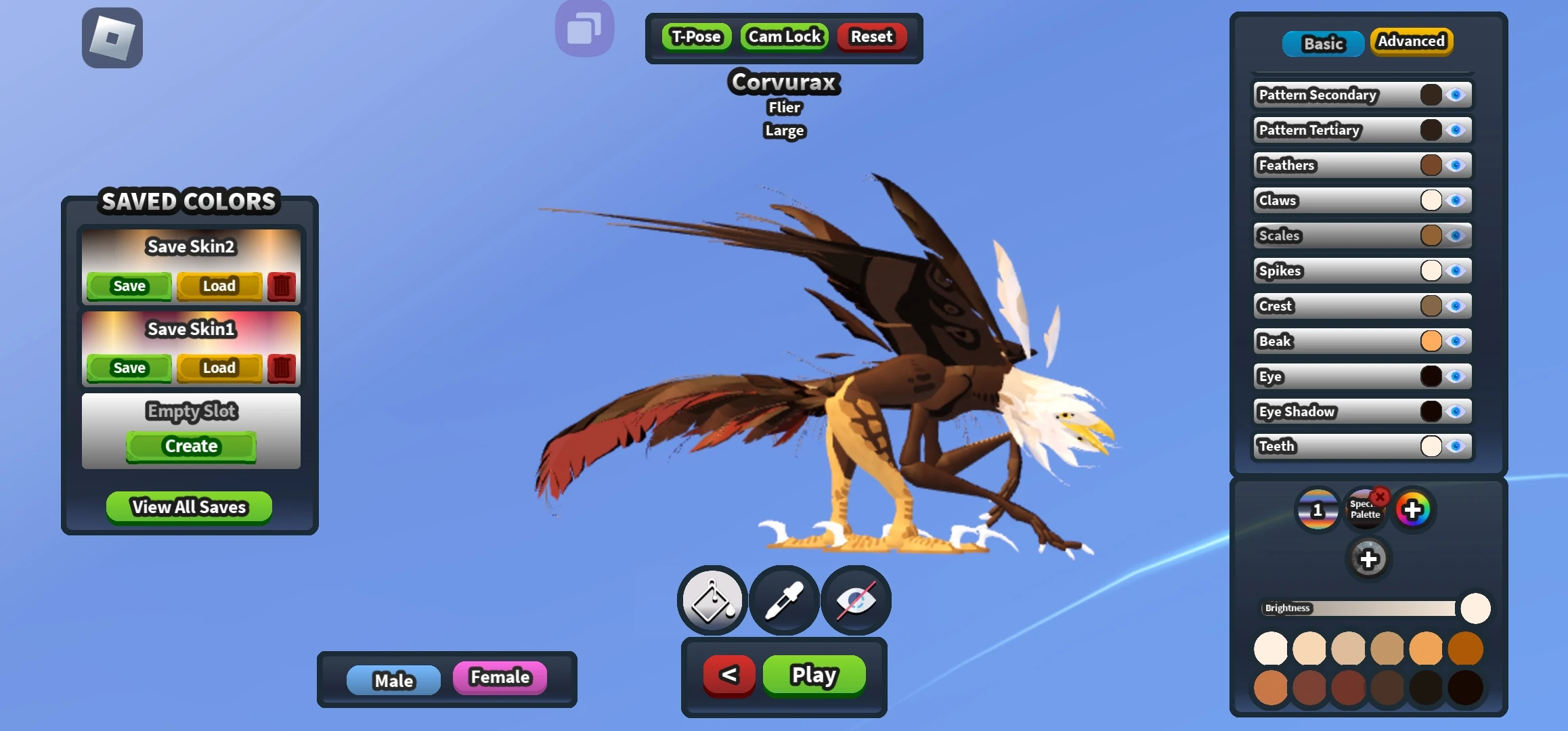This screenshot has height=731, width=1568.
Task: Switch to the Basic tab
Action: click(1322, 43)
